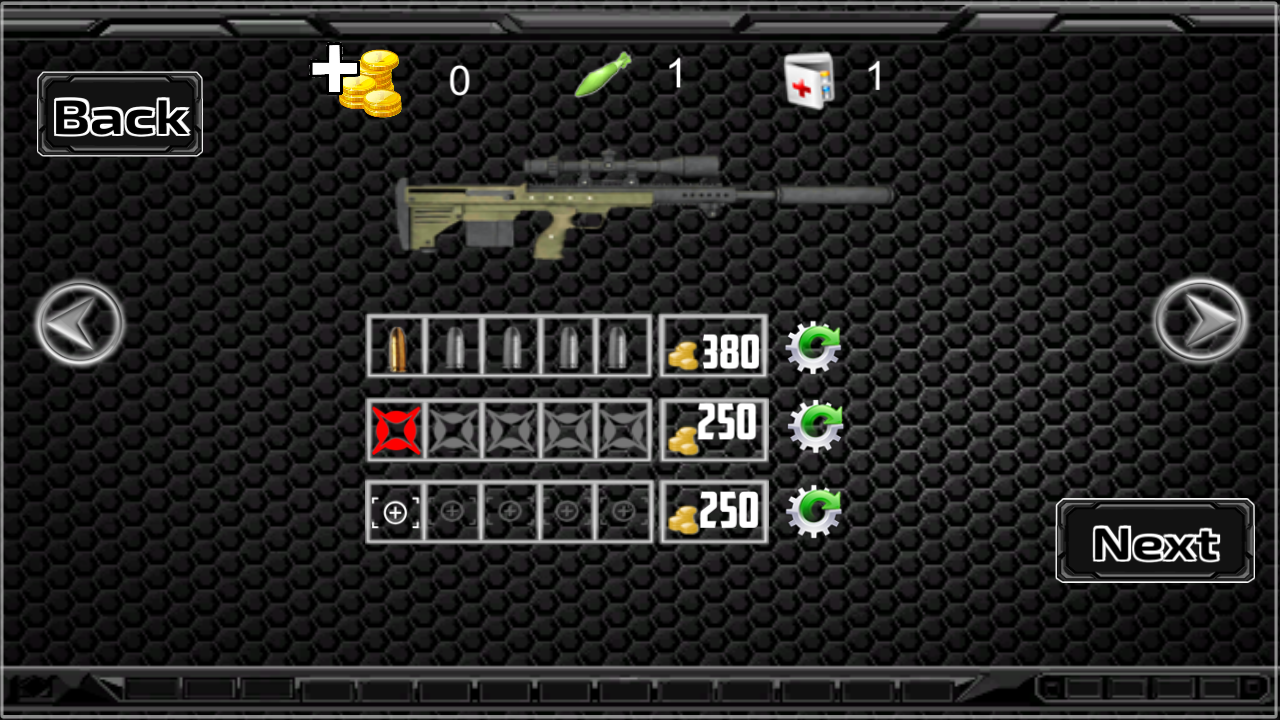
Task: Open the empty second bullet slot
Action: pos(453,346)
